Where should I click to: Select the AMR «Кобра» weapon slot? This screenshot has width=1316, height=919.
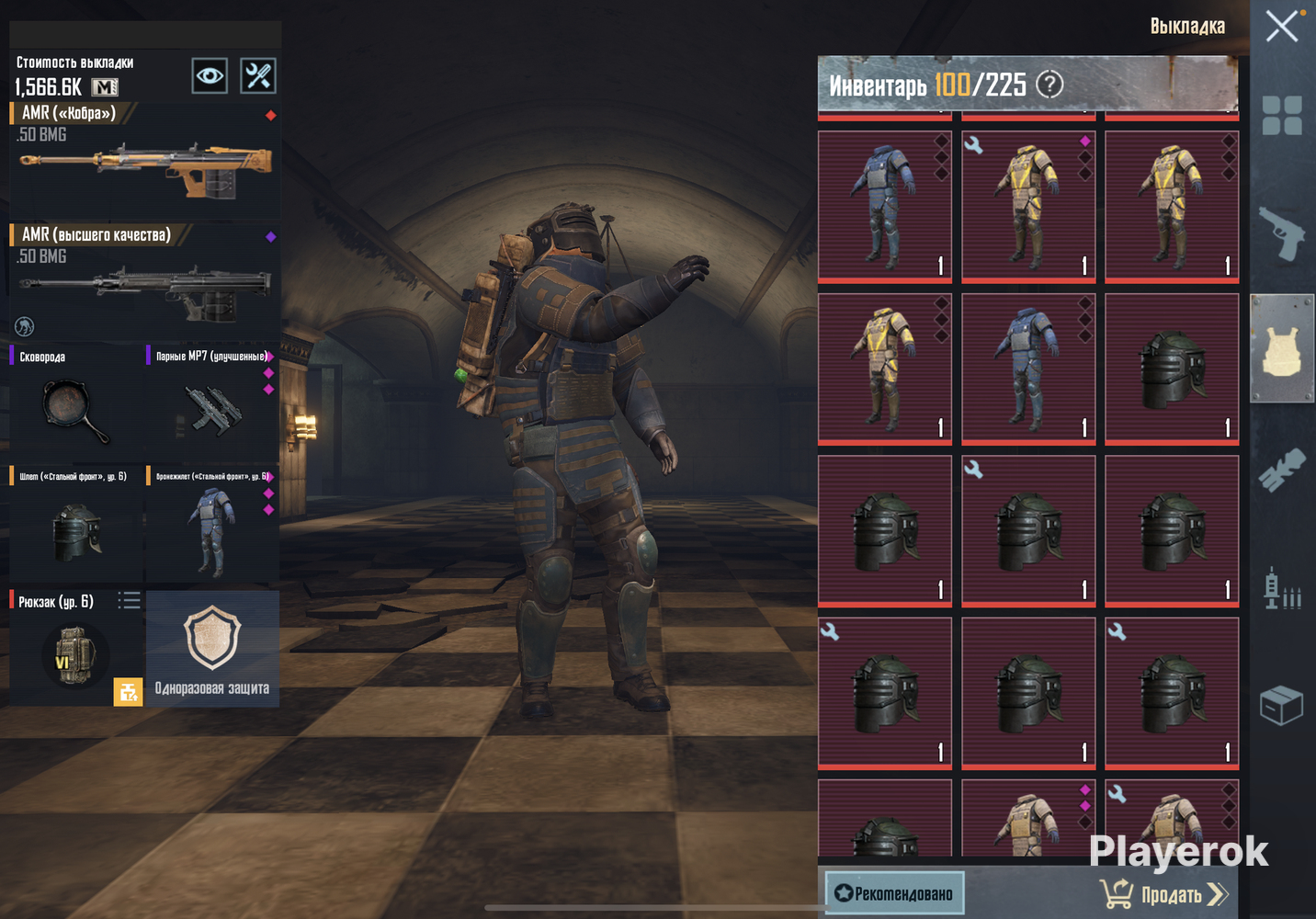click(144, 161)
